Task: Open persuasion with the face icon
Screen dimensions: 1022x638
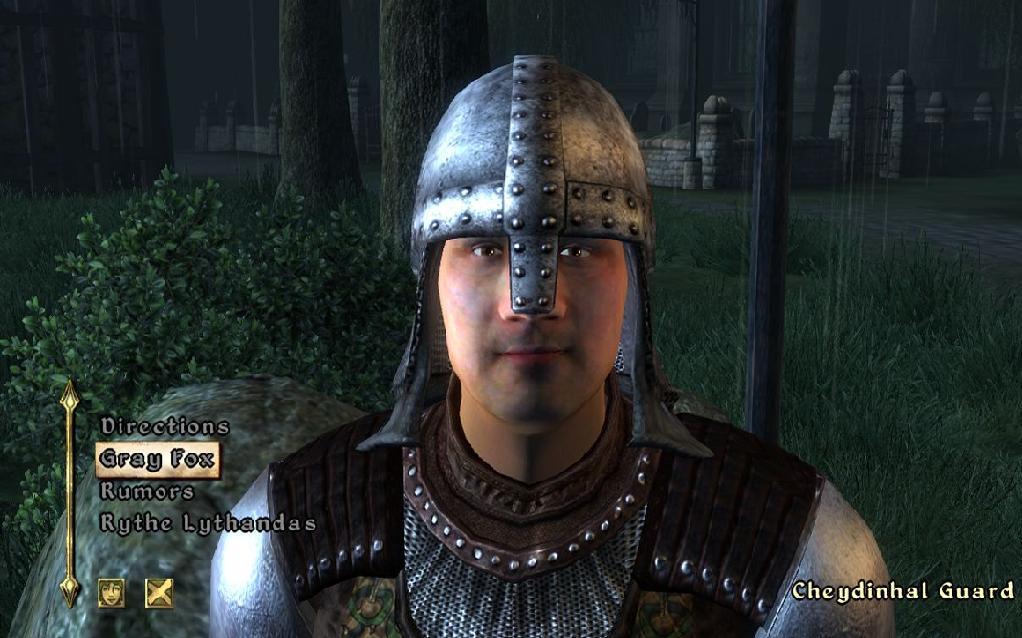Action: click(x=112, y=593)
